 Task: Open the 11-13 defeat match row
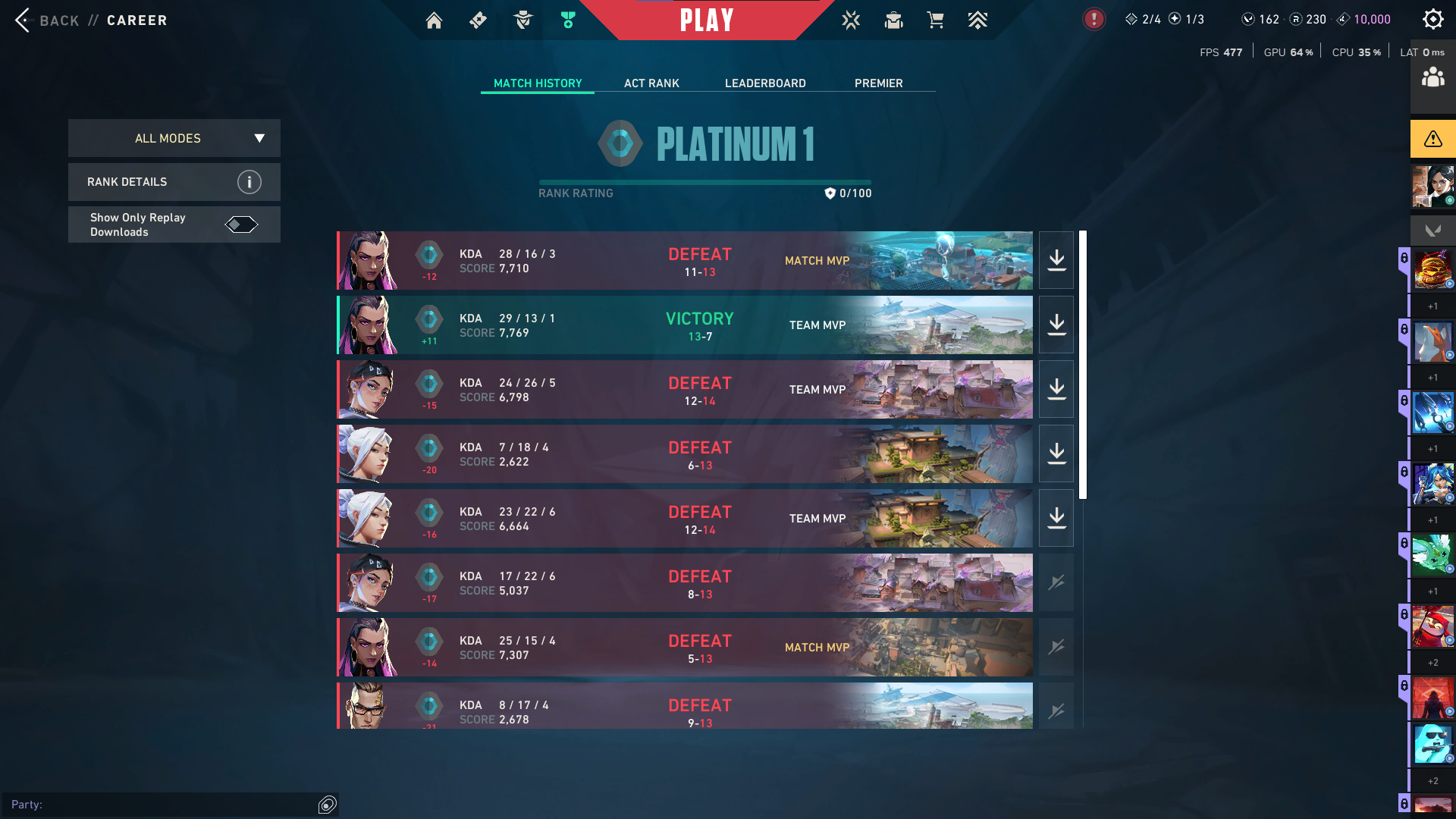click(682, 261)
